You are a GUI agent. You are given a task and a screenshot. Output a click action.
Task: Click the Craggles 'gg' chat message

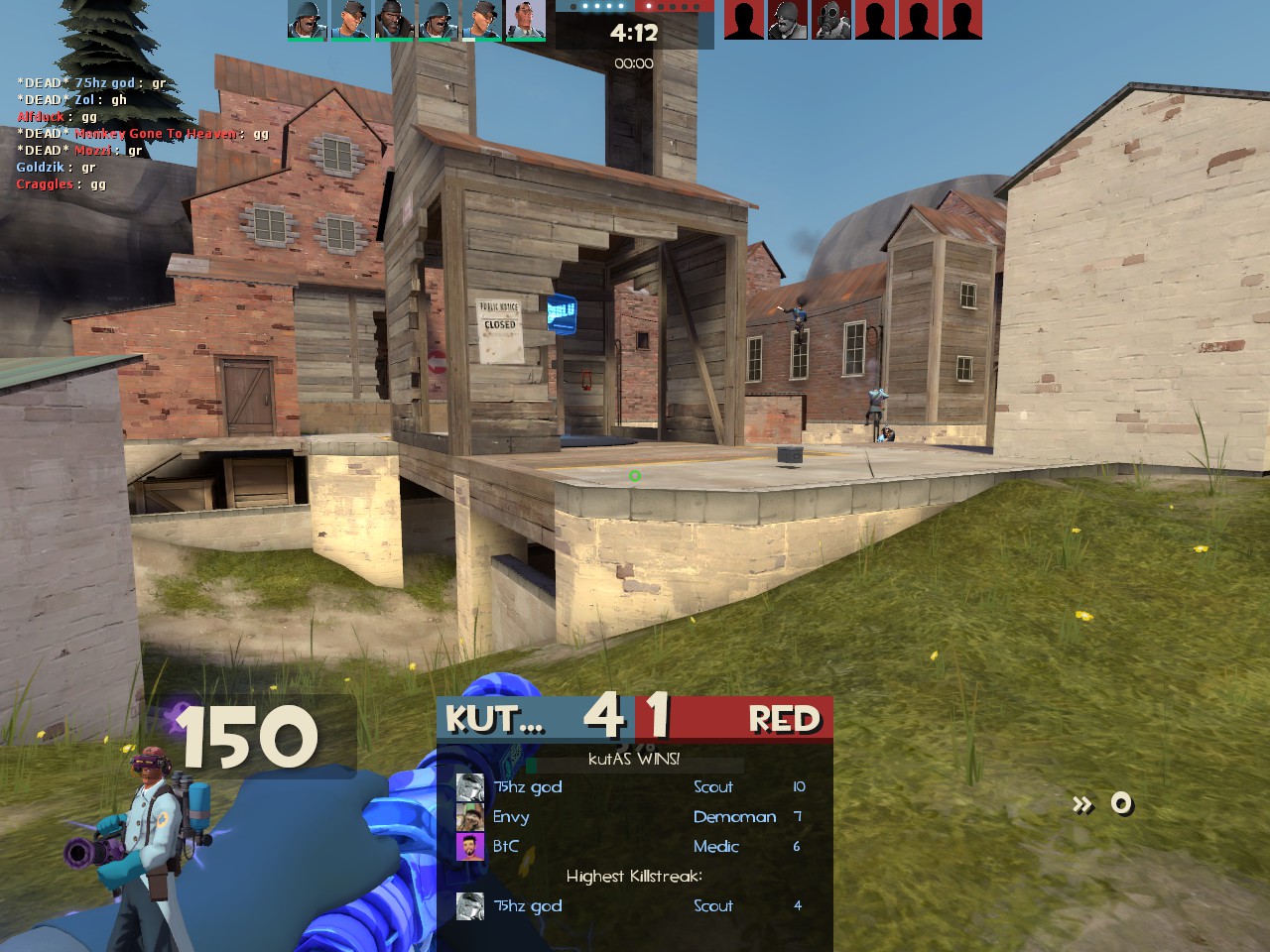[x=61, y=184]
